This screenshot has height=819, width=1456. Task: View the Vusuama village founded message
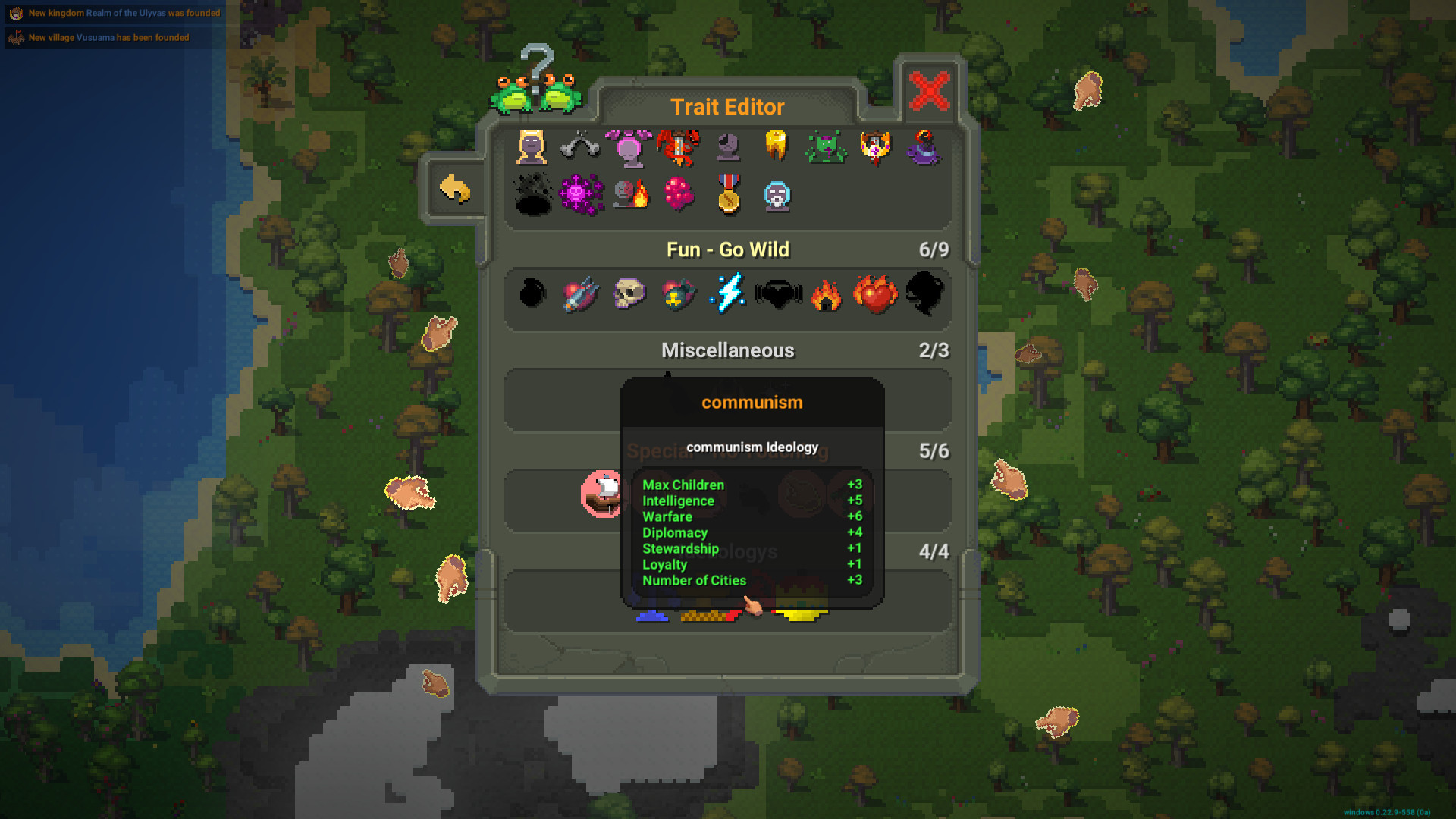click(x=108, y=37)
